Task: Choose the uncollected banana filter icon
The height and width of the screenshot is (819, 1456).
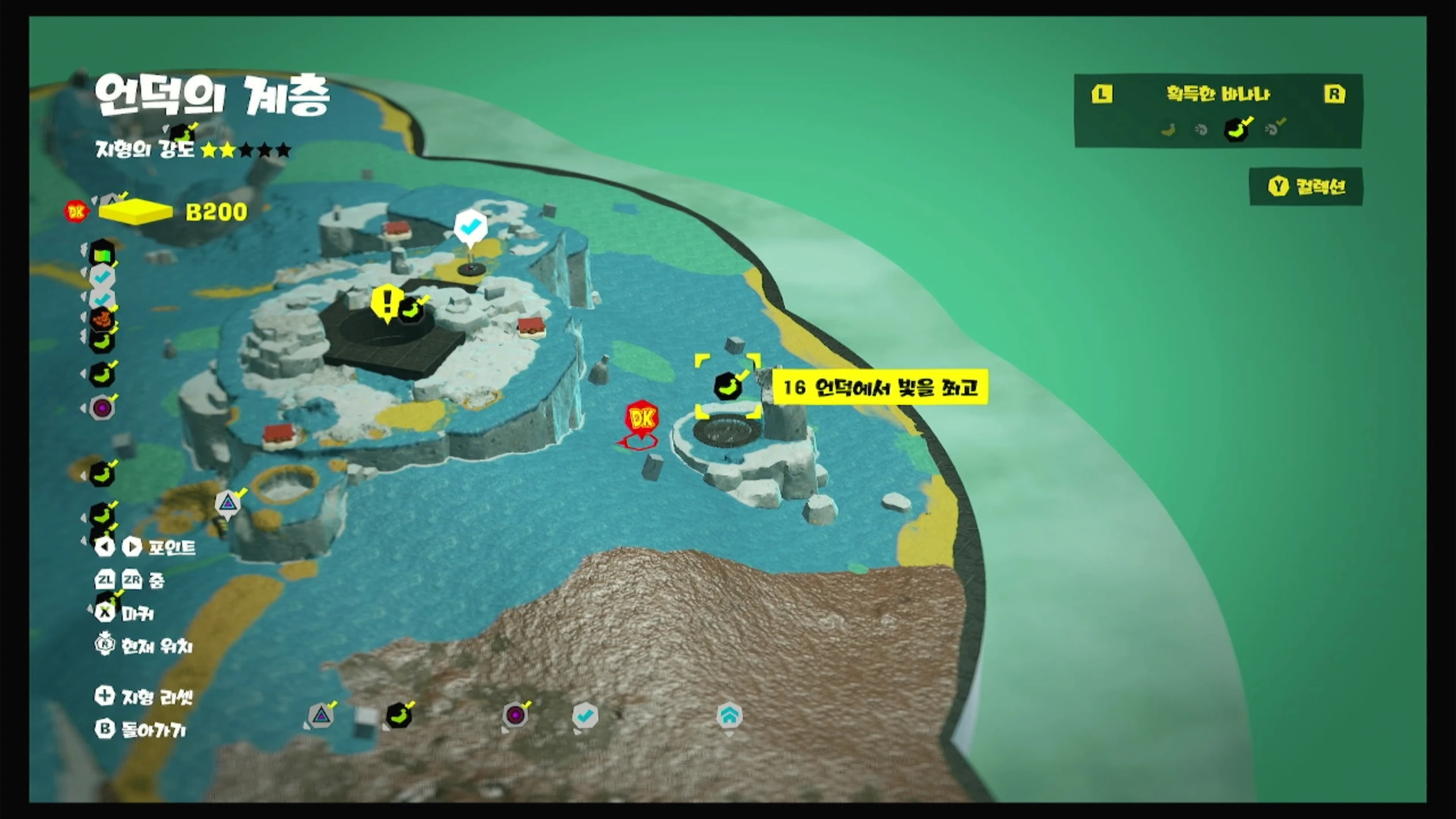Action: [1168, 130]
